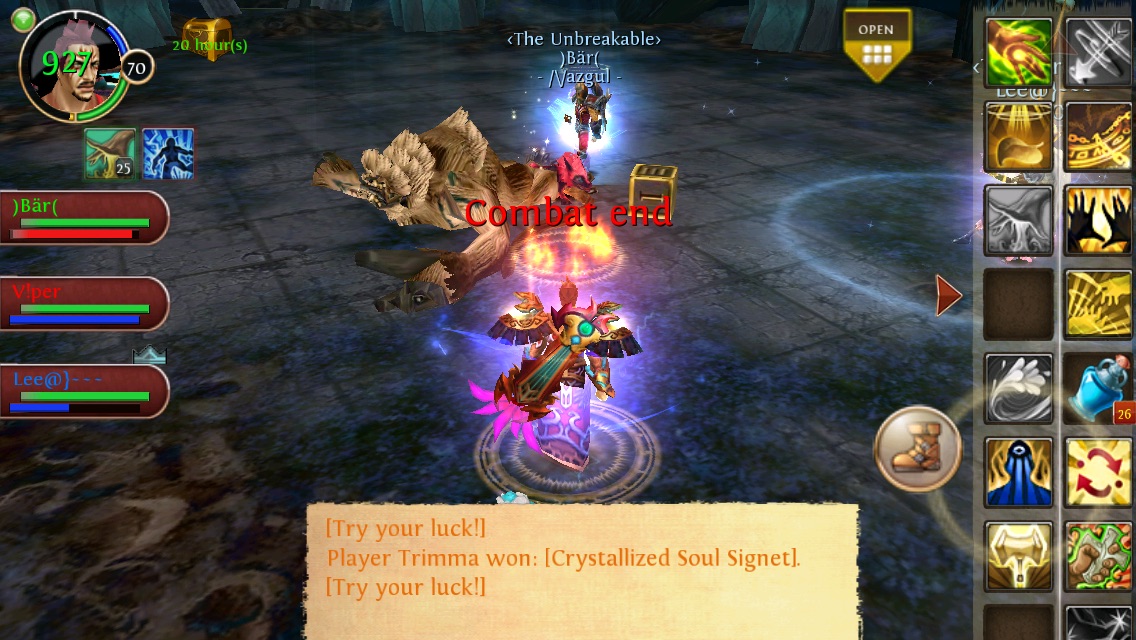
Task: Select party member V!per frame
Action: tap(83, 303)
